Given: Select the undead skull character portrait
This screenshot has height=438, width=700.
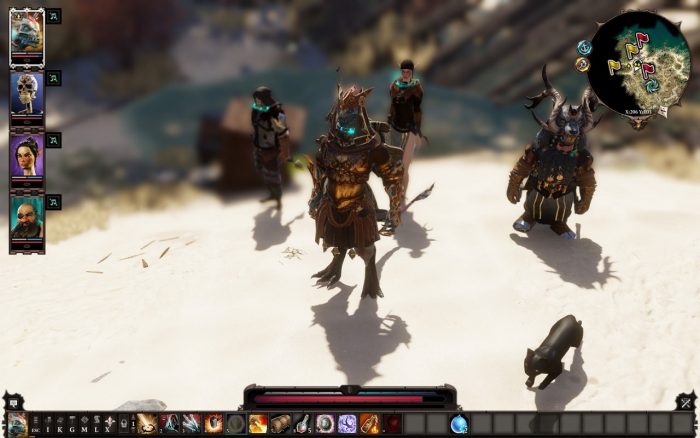Looking at the screenshot, I should click(x=26, y=94).
